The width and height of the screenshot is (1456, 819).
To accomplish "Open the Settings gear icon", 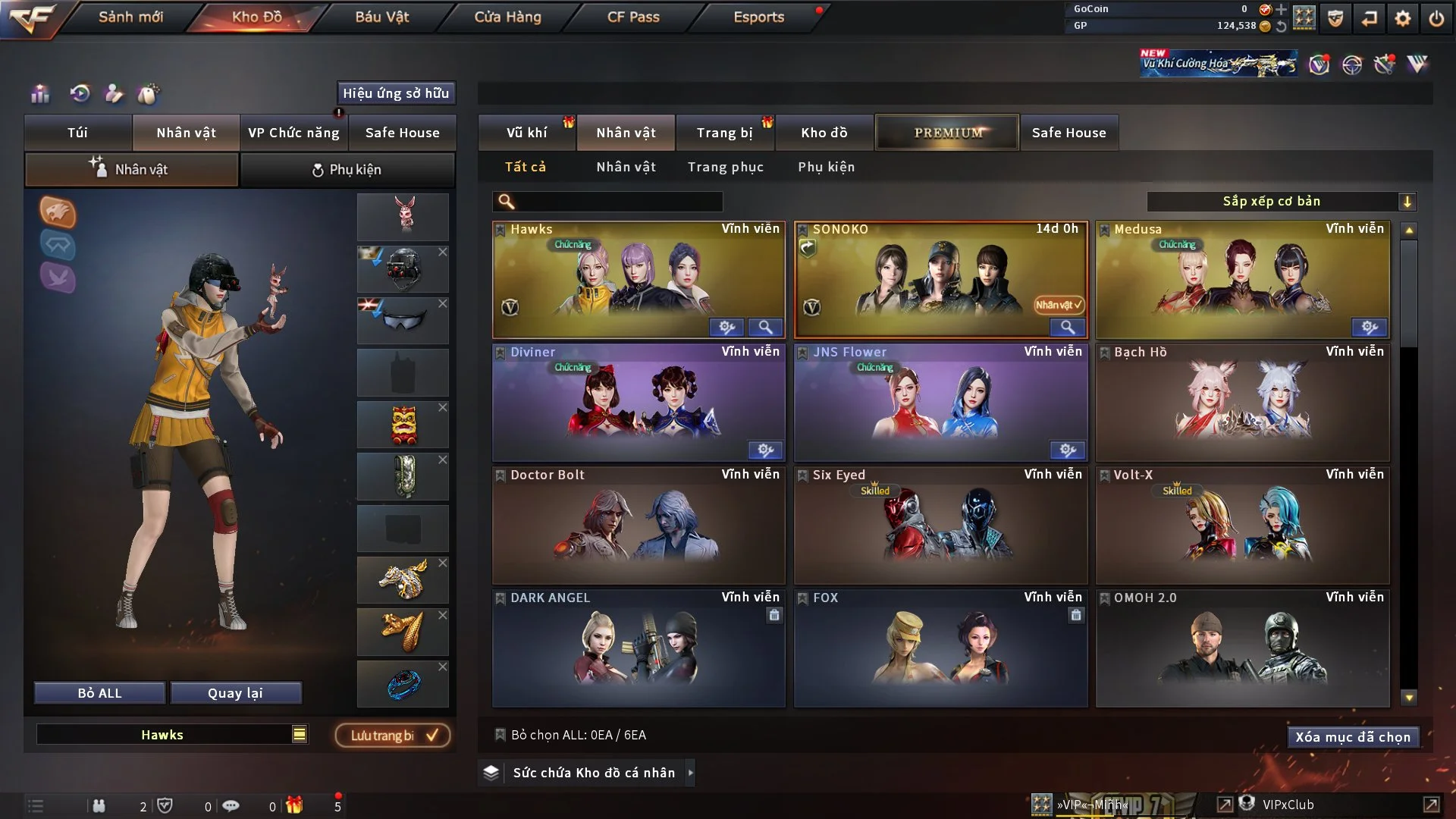I will coord(1403,17).
